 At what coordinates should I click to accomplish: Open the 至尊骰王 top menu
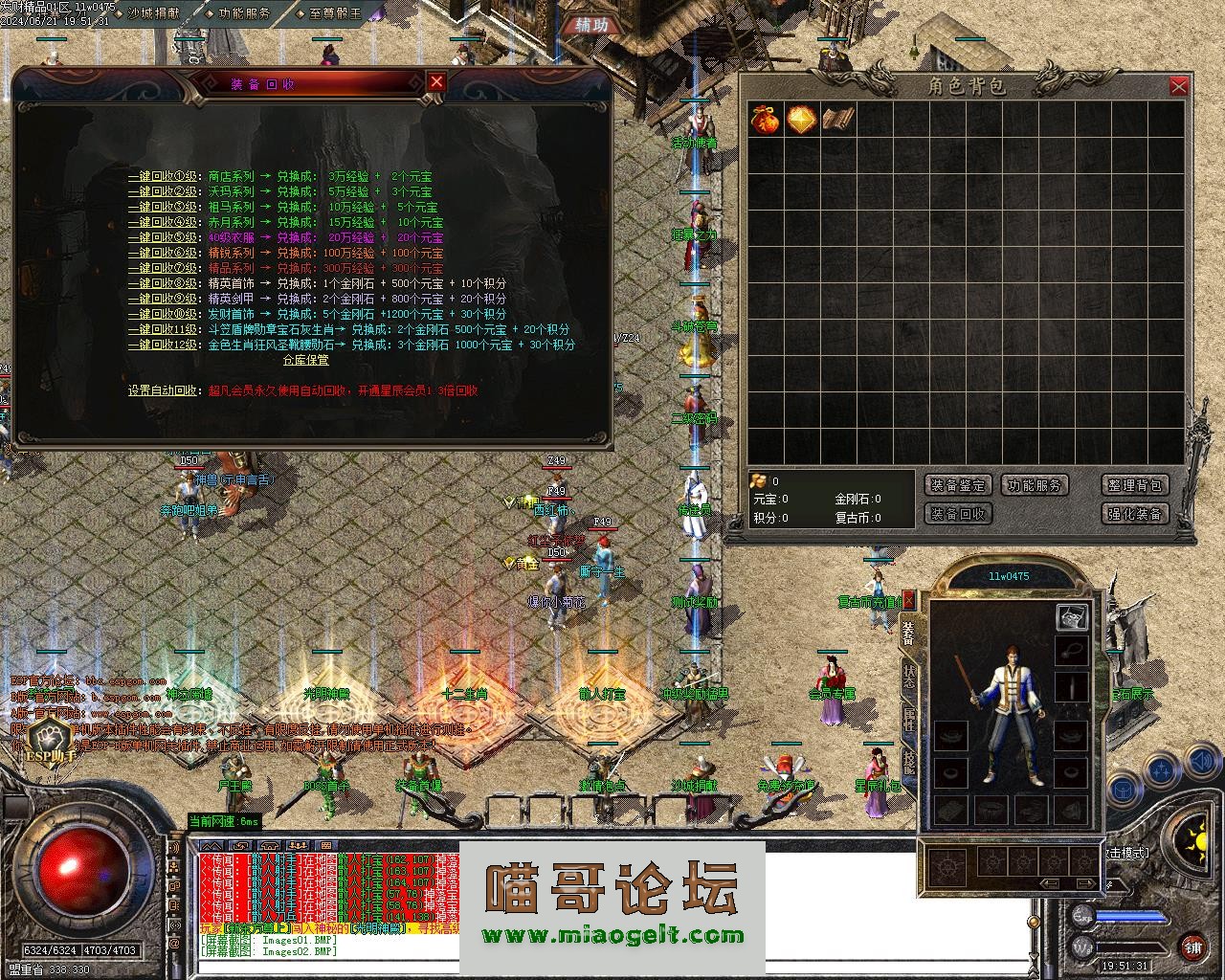tap(335, 14)
